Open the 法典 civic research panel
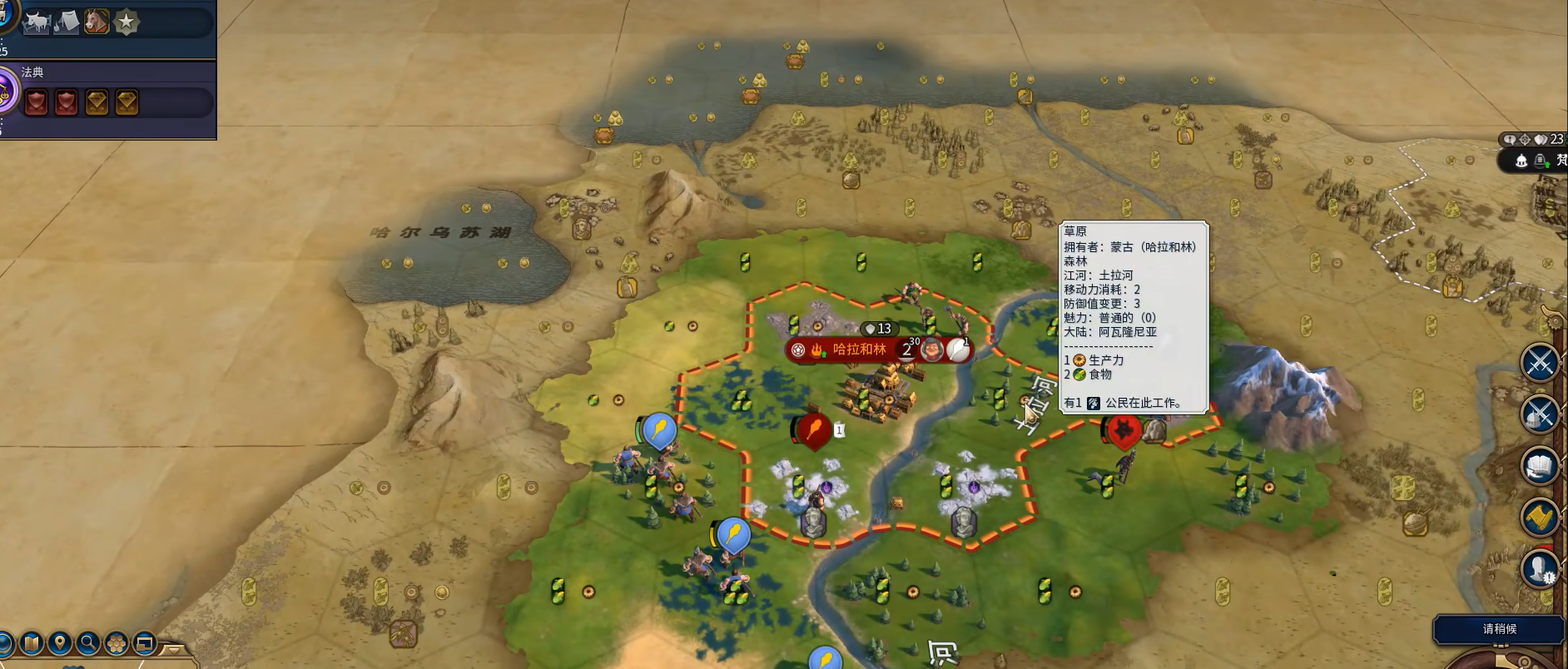 pos(33,72)
